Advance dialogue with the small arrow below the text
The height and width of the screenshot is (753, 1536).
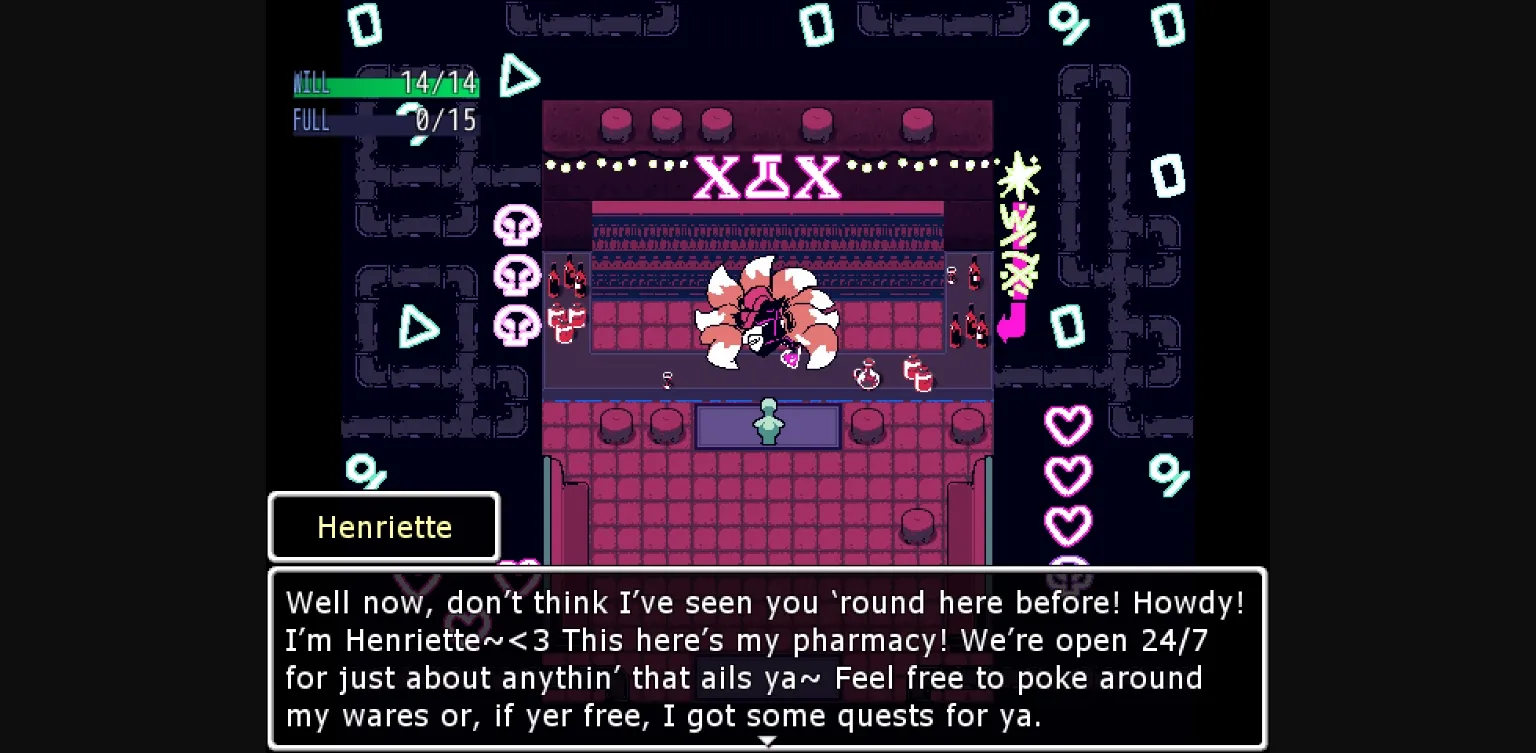click(x=768, y=741)
